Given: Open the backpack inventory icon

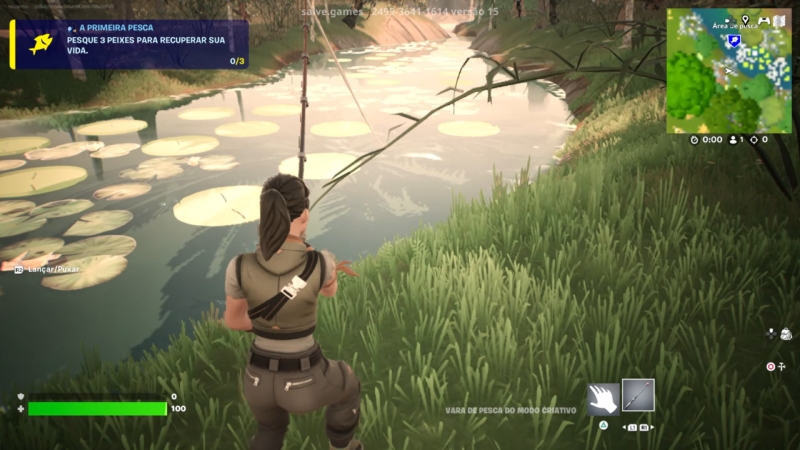Looking at the screenshot, I should click(786, 334).
